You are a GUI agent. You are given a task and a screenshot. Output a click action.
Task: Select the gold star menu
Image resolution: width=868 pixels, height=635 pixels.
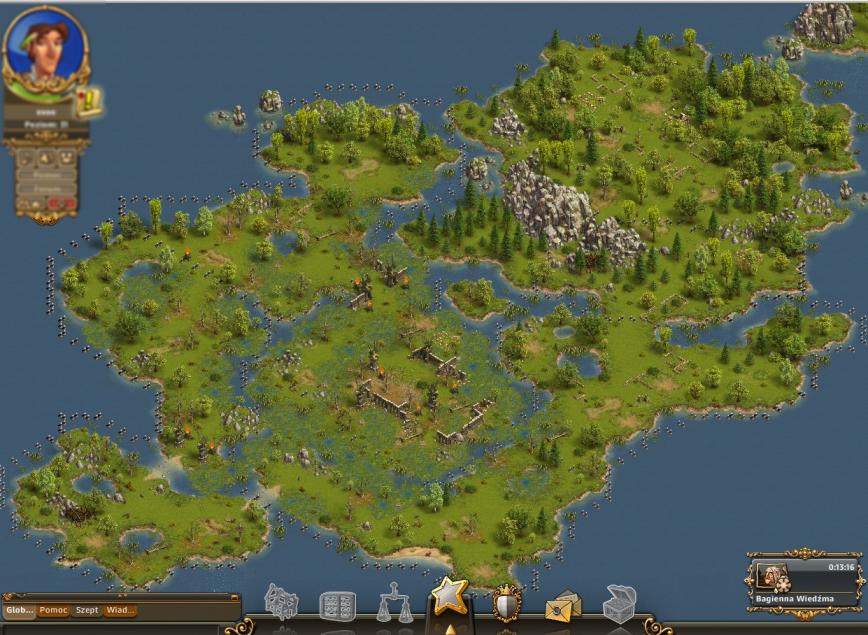click(x=449, y=597)
